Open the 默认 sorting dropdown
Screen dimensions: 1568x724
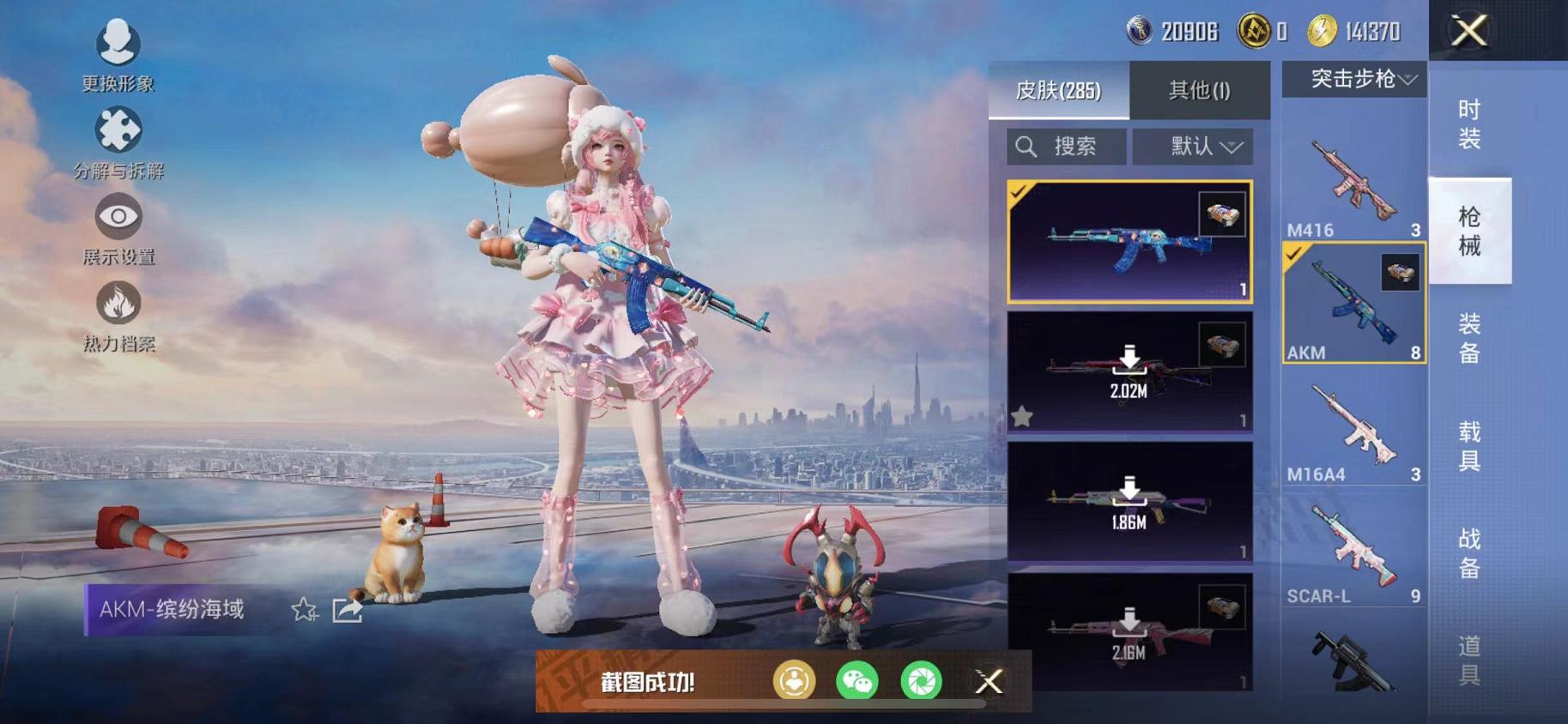1193,145
